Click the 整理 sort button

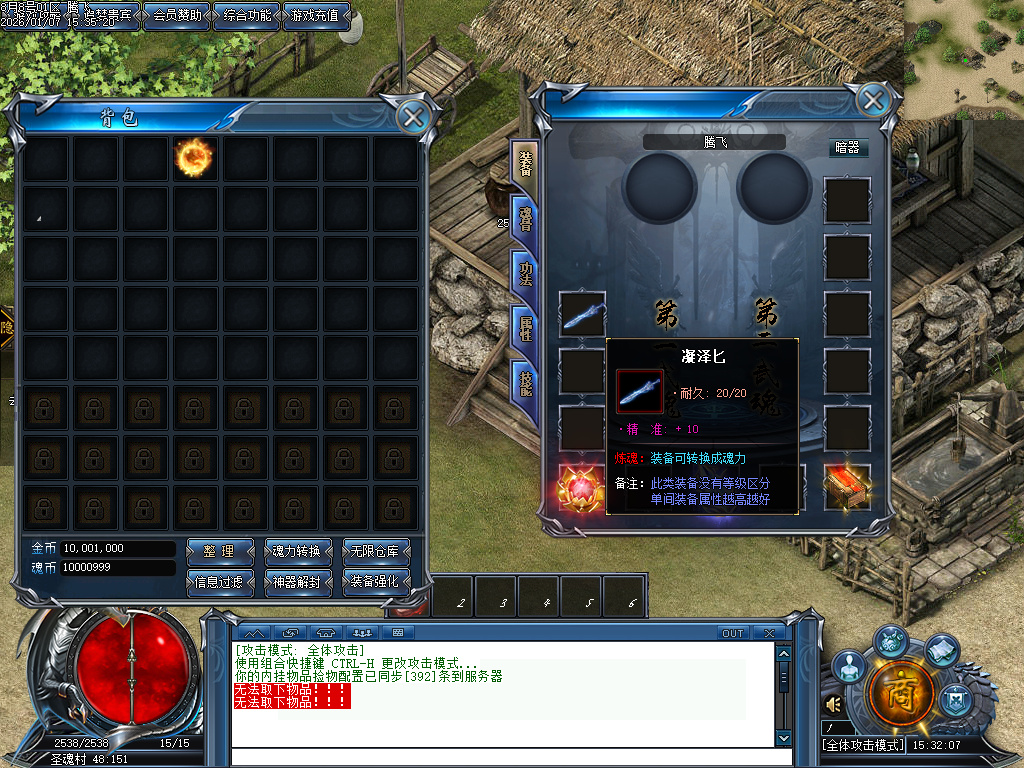coord(218,551)
